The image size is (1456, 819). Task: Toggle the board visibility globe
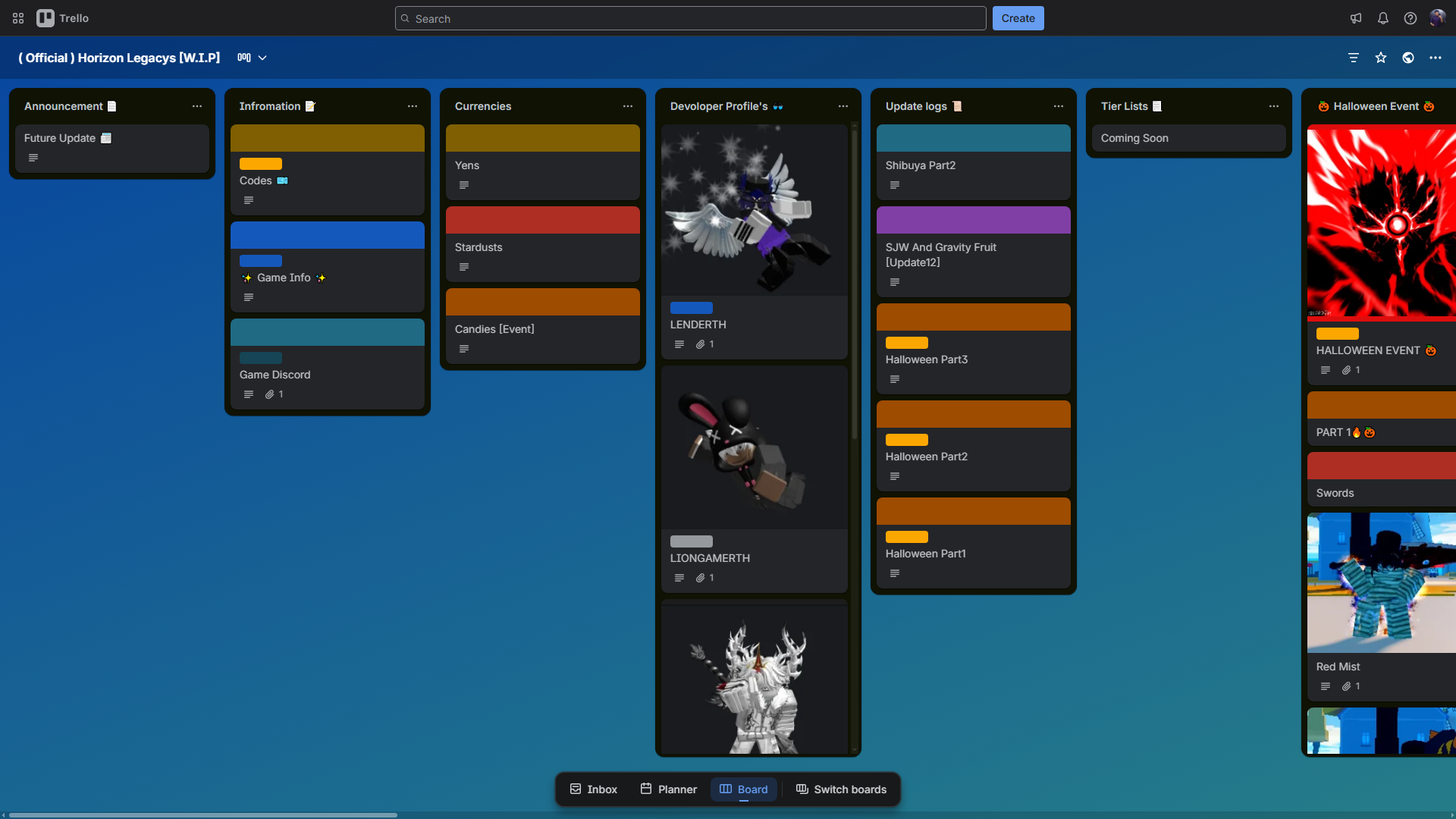click(x=1408, y=58)
